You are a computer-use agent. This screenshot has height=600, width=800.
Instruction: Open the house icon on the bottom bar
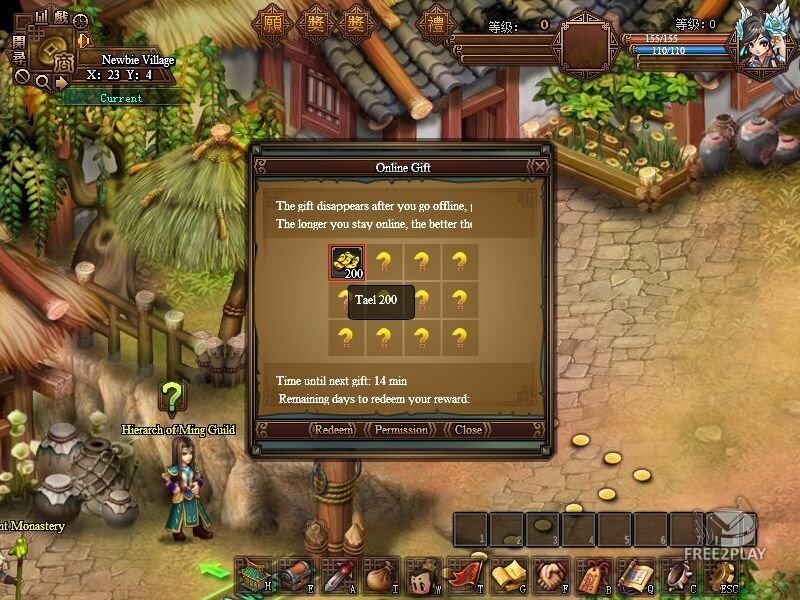coord(253,575)
